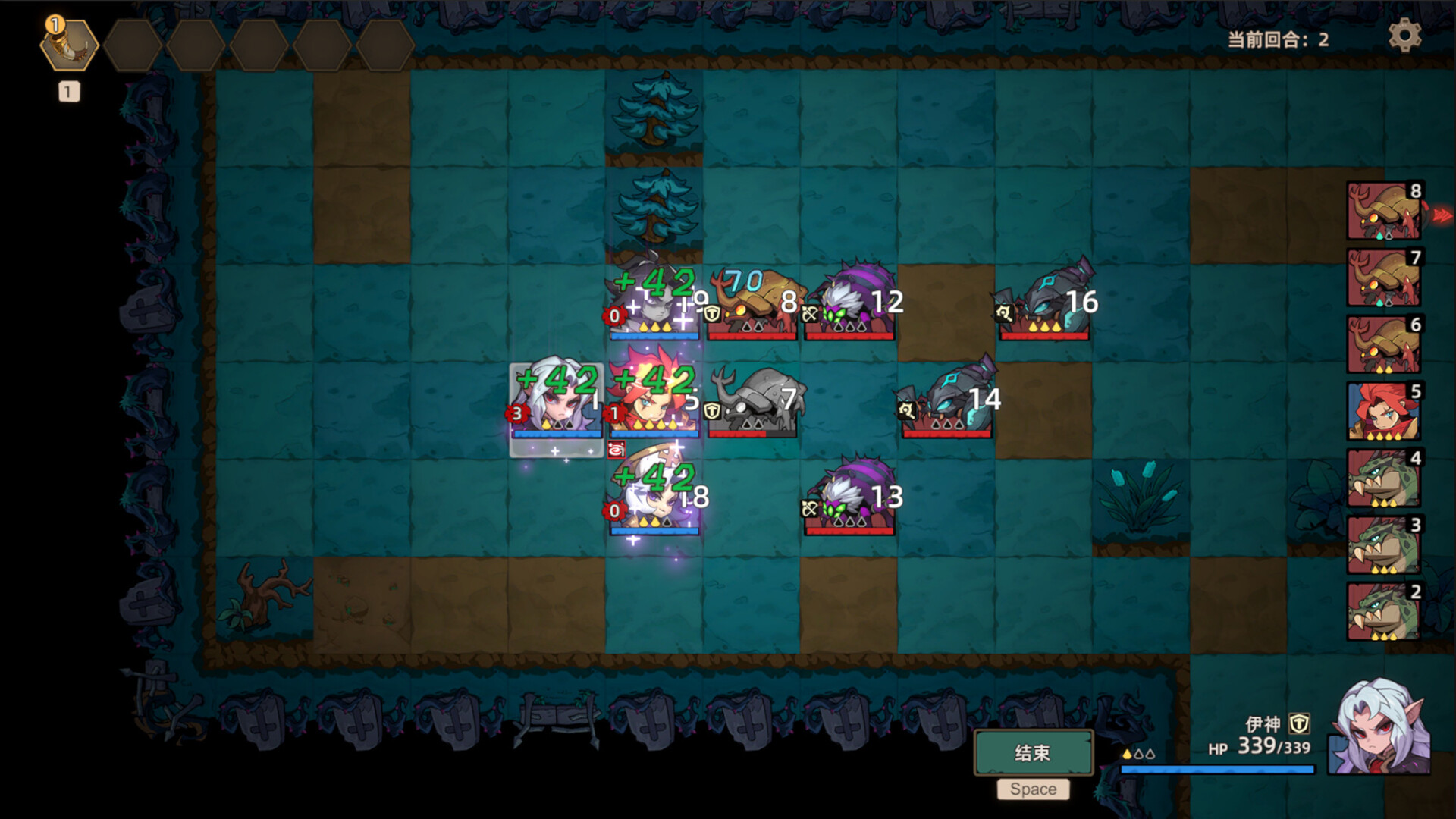The height and width of the screenshot is (819, 1456).
Task: Click the shield icon beside 伊神's name
Action: [1300, 723]
